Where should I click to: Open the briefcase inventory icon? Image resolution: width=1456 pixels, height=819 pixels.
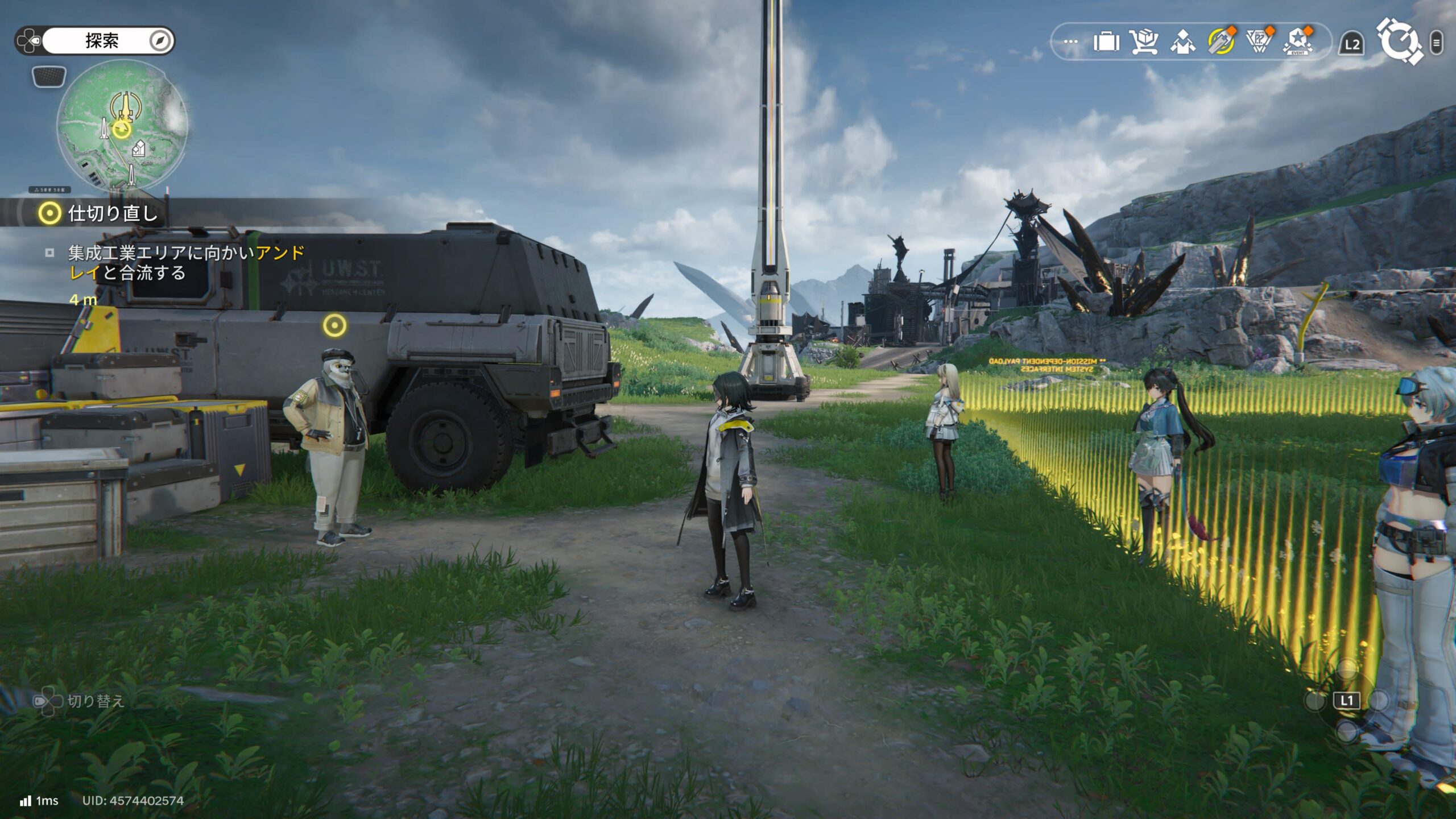point(1106,42)
